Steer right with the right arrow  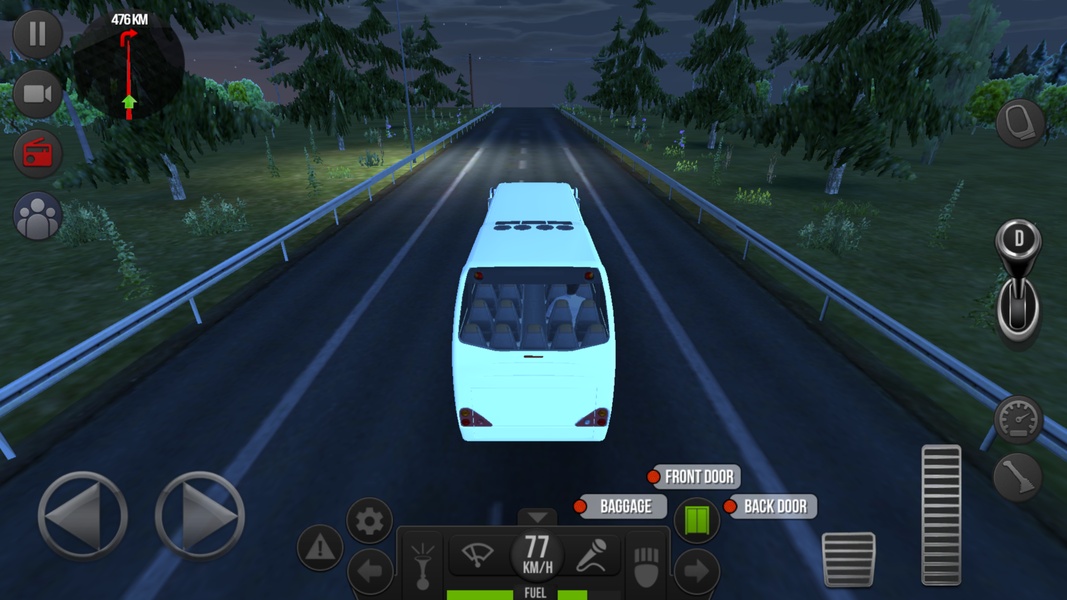(x=200, y=516)
